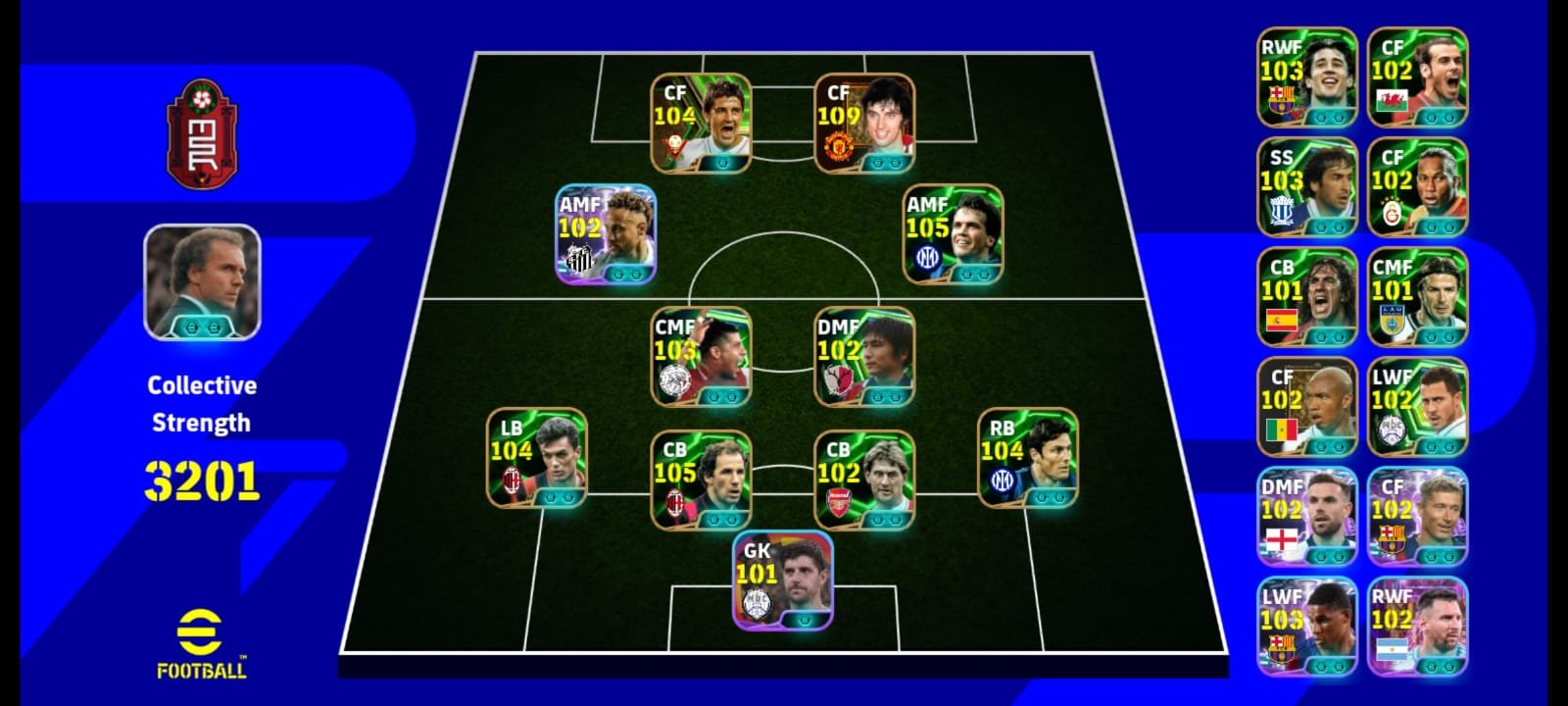Select the LWF 102 substitute card
Viewport: 1568px width, 706px height.
(x=1417, y=407)
